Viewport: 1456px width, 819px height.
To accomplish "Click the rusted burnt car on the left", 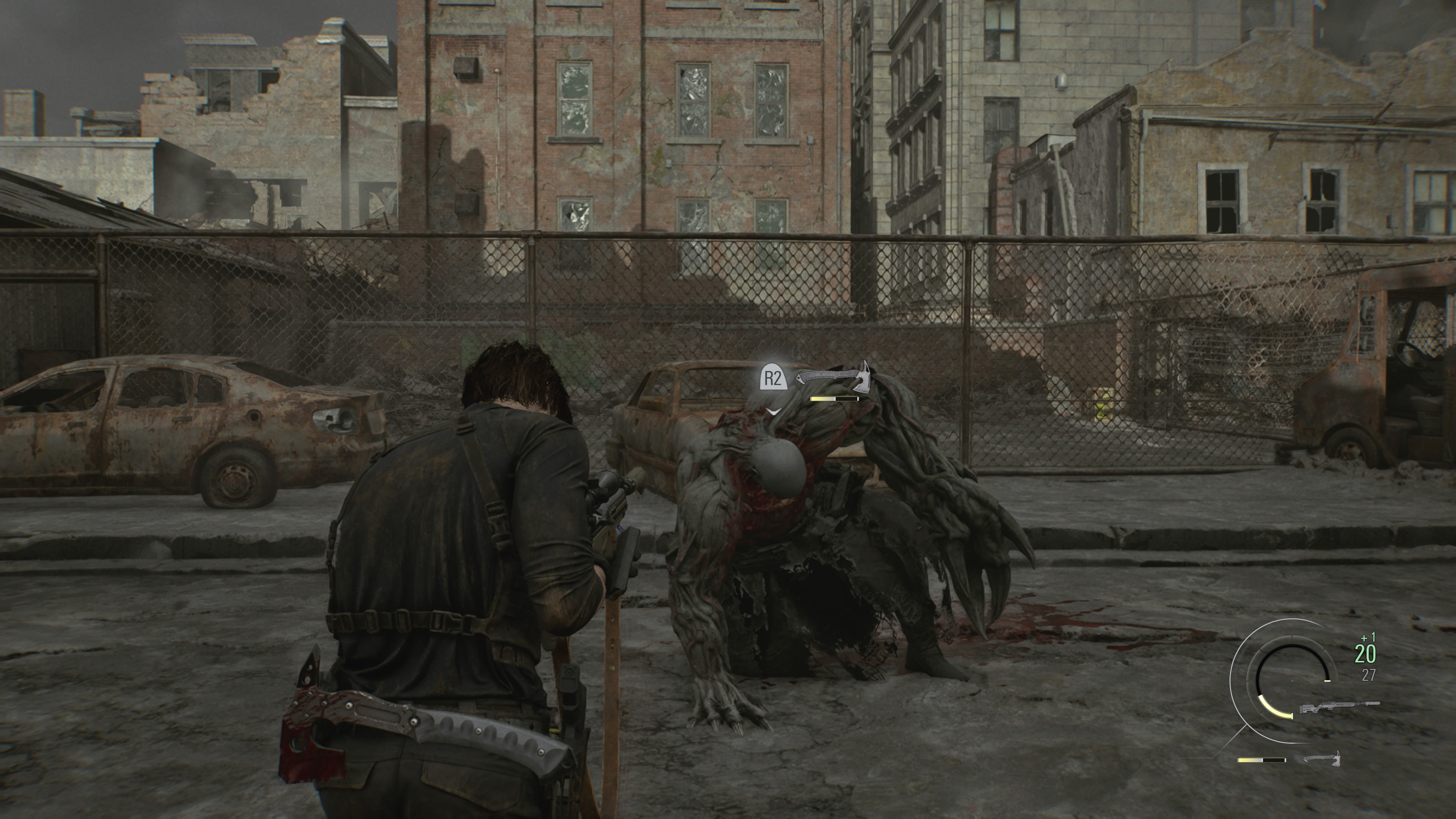I will 187,430.
